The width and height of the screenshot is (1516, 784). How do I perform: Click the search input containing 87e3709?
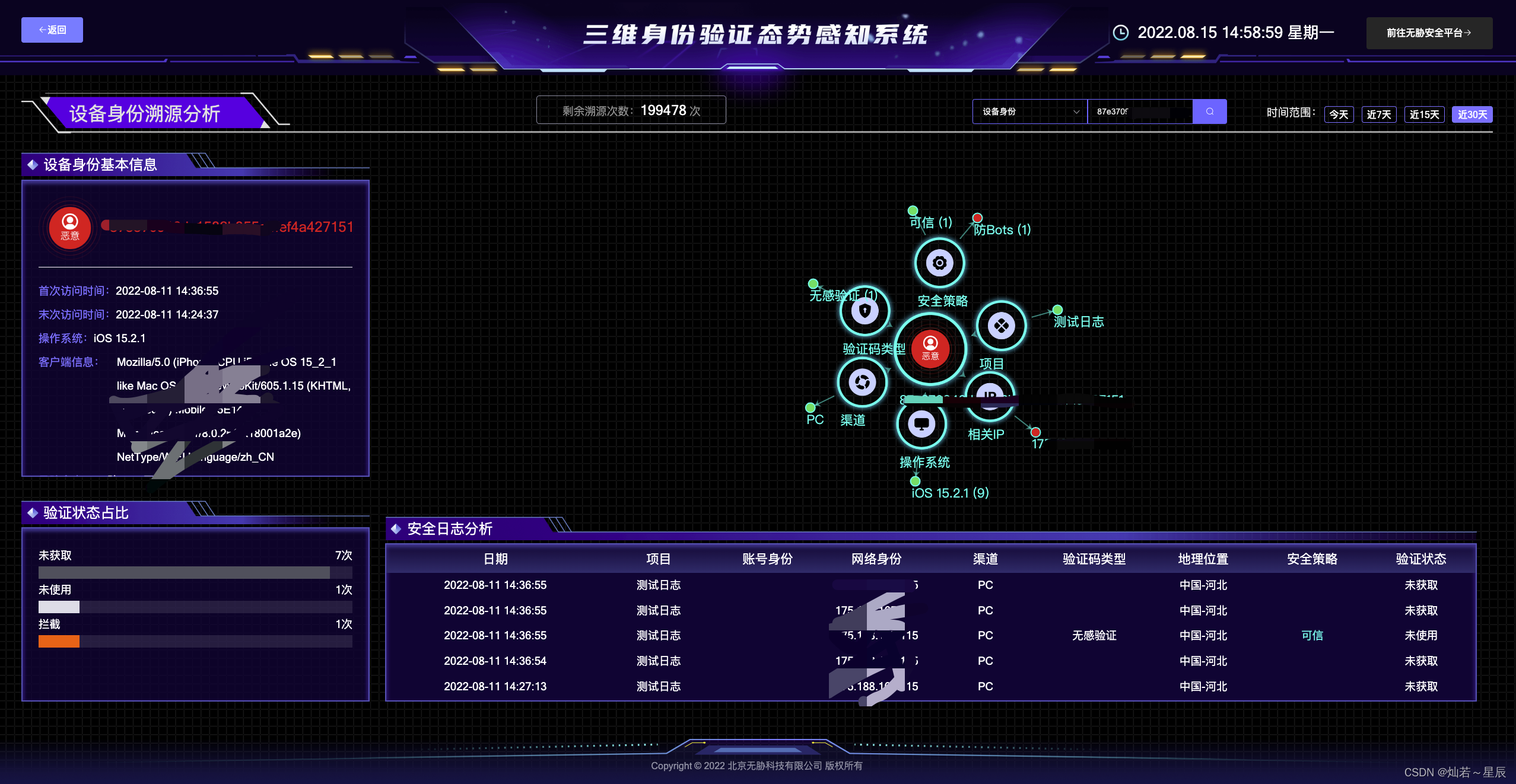1139,111
